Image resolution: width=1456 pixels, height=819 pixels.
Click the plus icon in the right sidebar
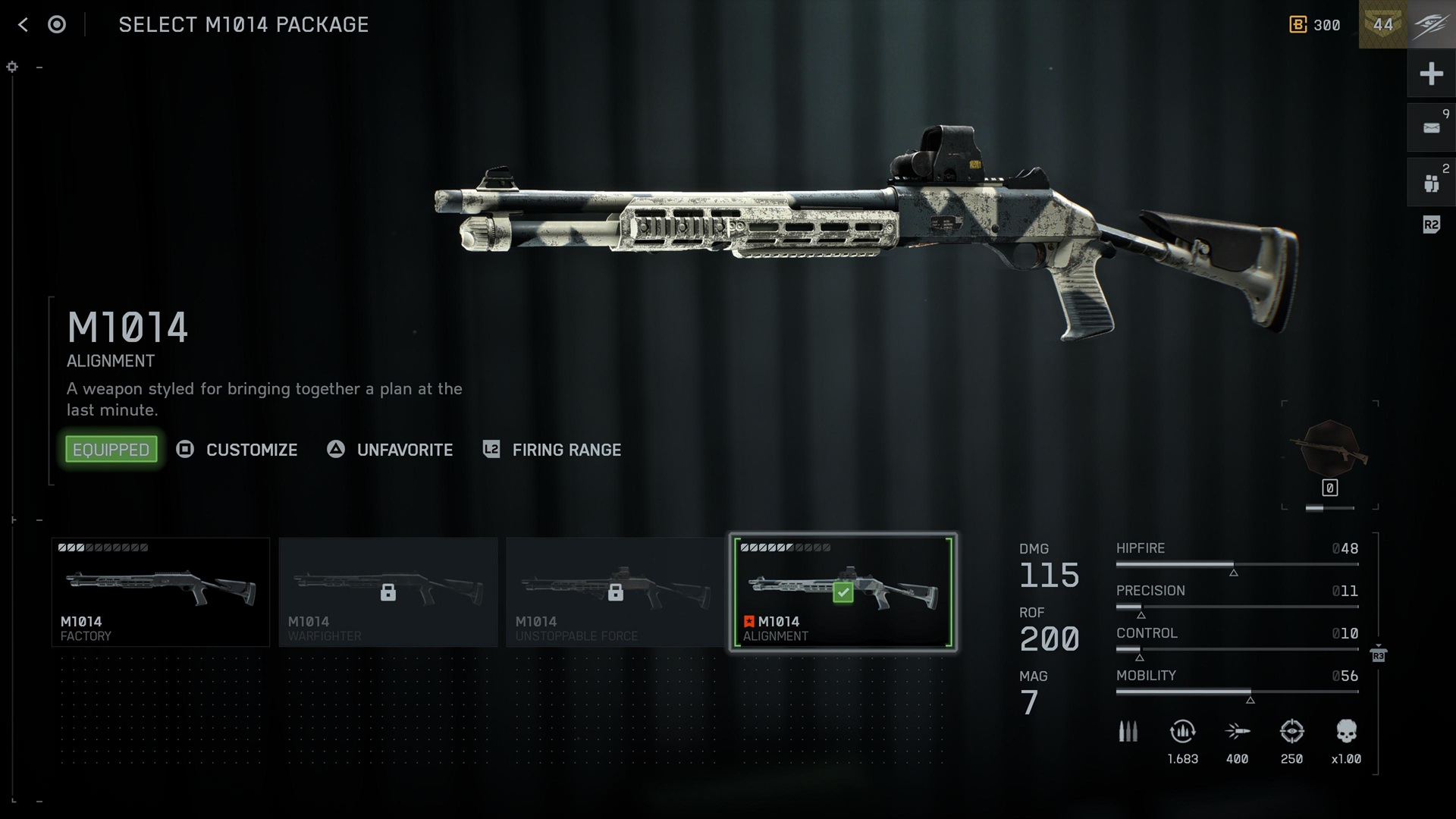coord(1432,74)
